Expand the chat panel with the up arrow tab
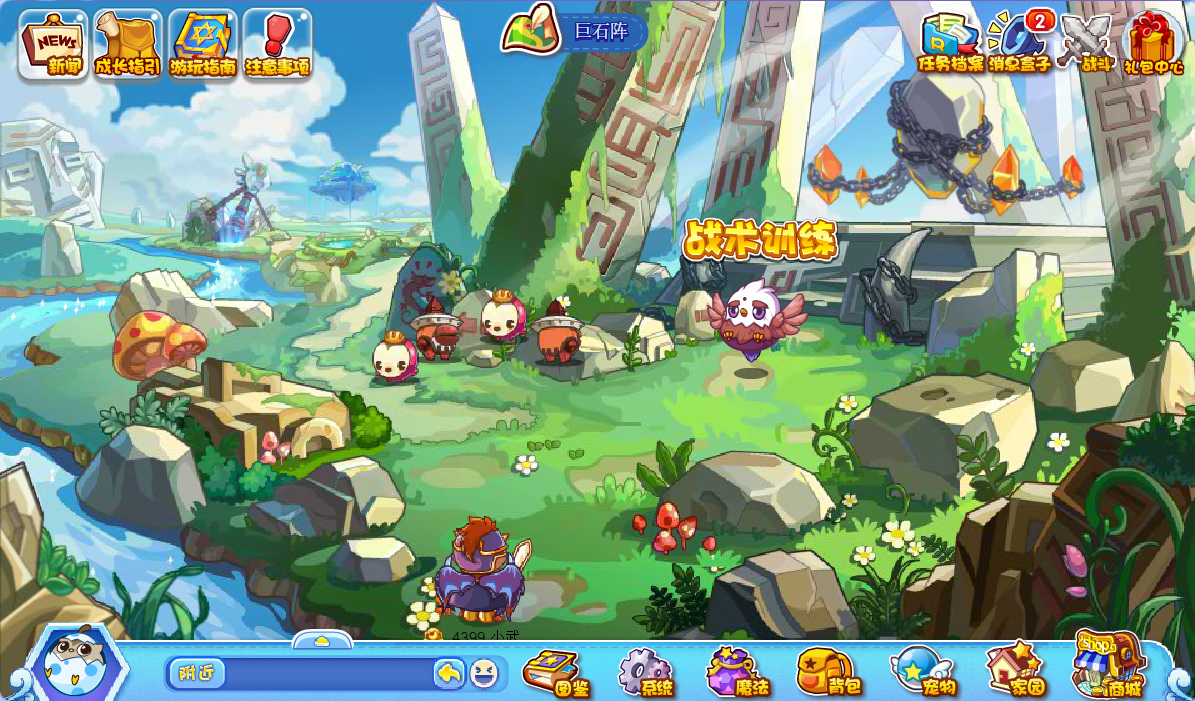The width and height of the screenshot is (1195, 701). coord(322,640)
